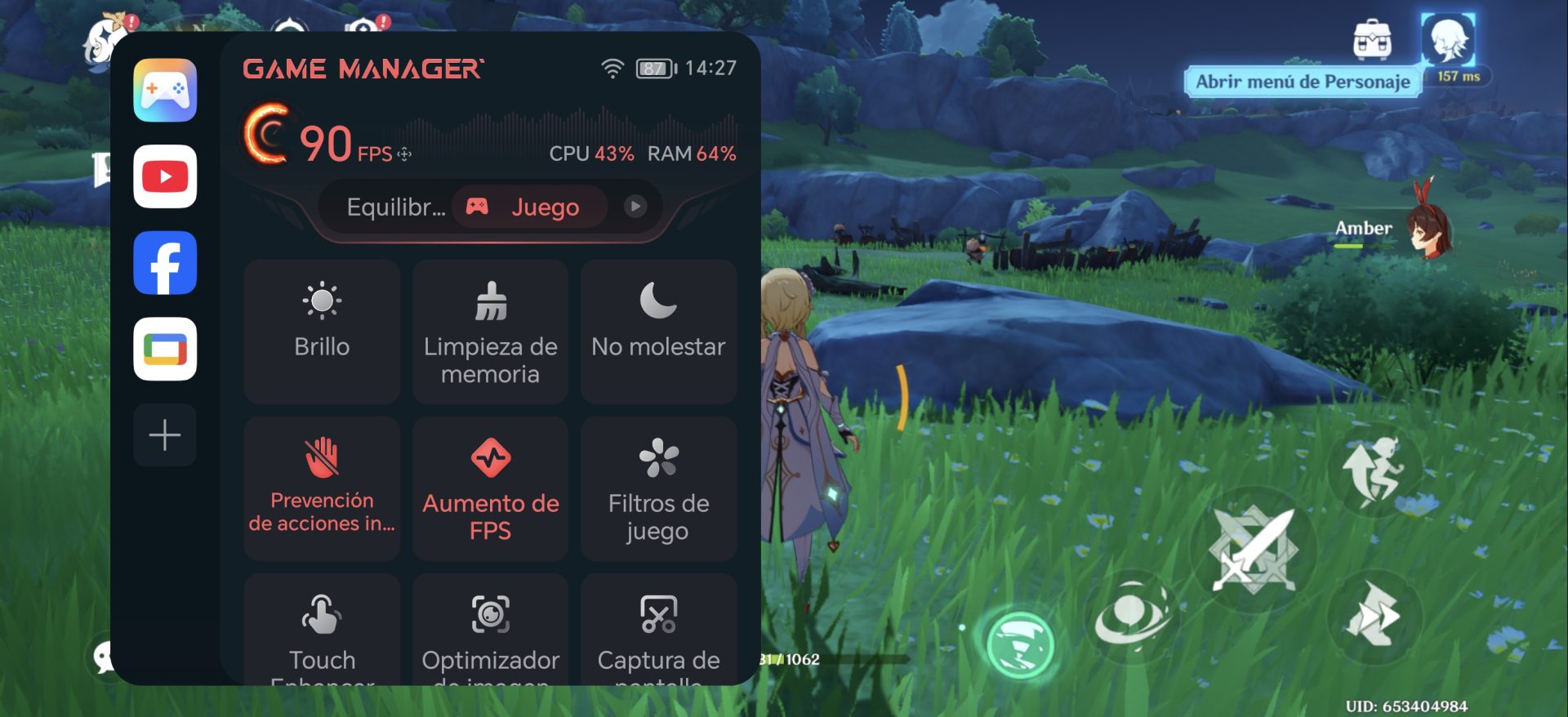Viewport: 1568px width, 717px height.
Task: Toggle No molestar mode
Action: click(x=658, y=331)
